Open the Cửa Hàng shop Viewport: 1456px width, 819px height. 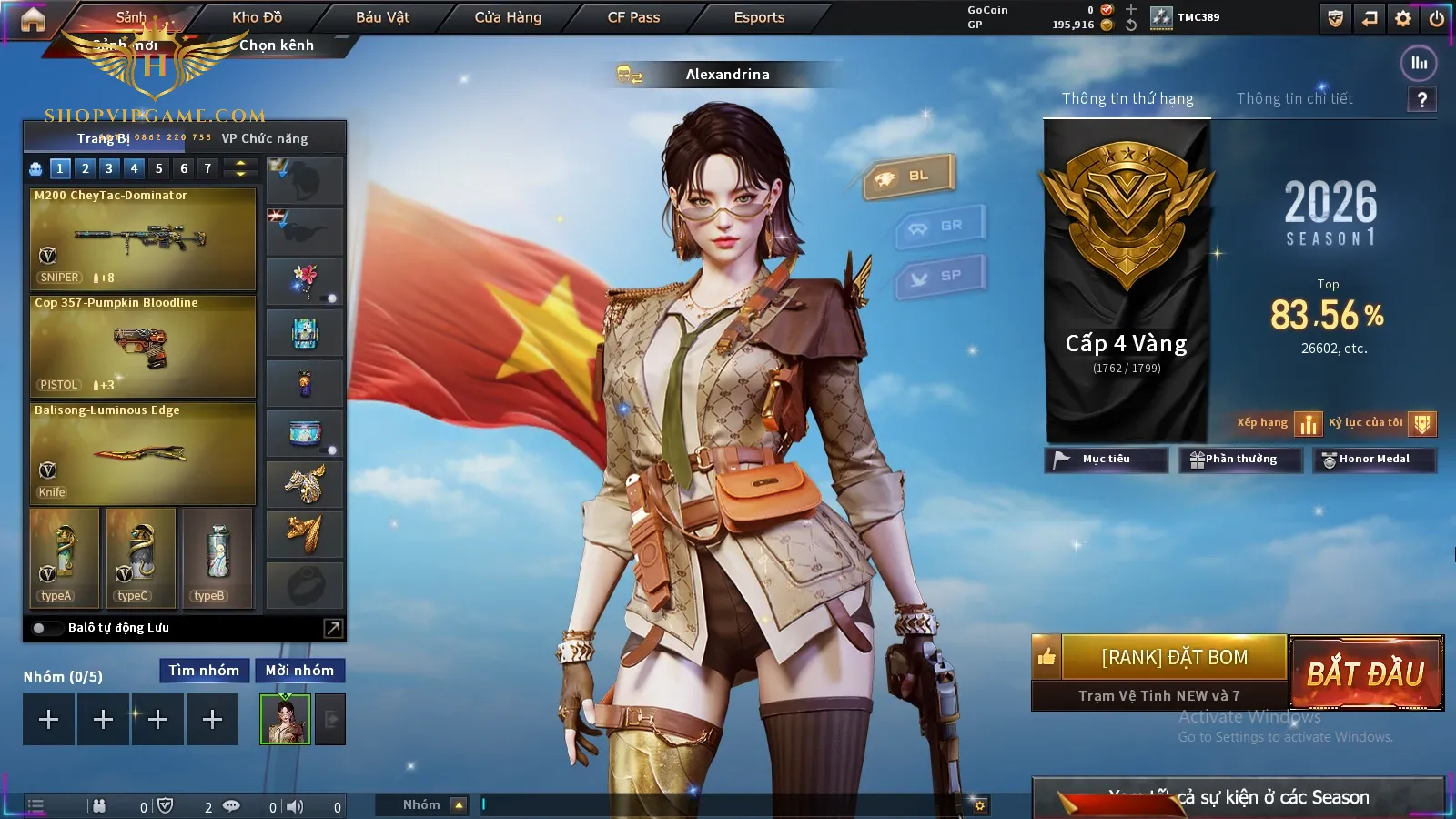click(508, 17)
